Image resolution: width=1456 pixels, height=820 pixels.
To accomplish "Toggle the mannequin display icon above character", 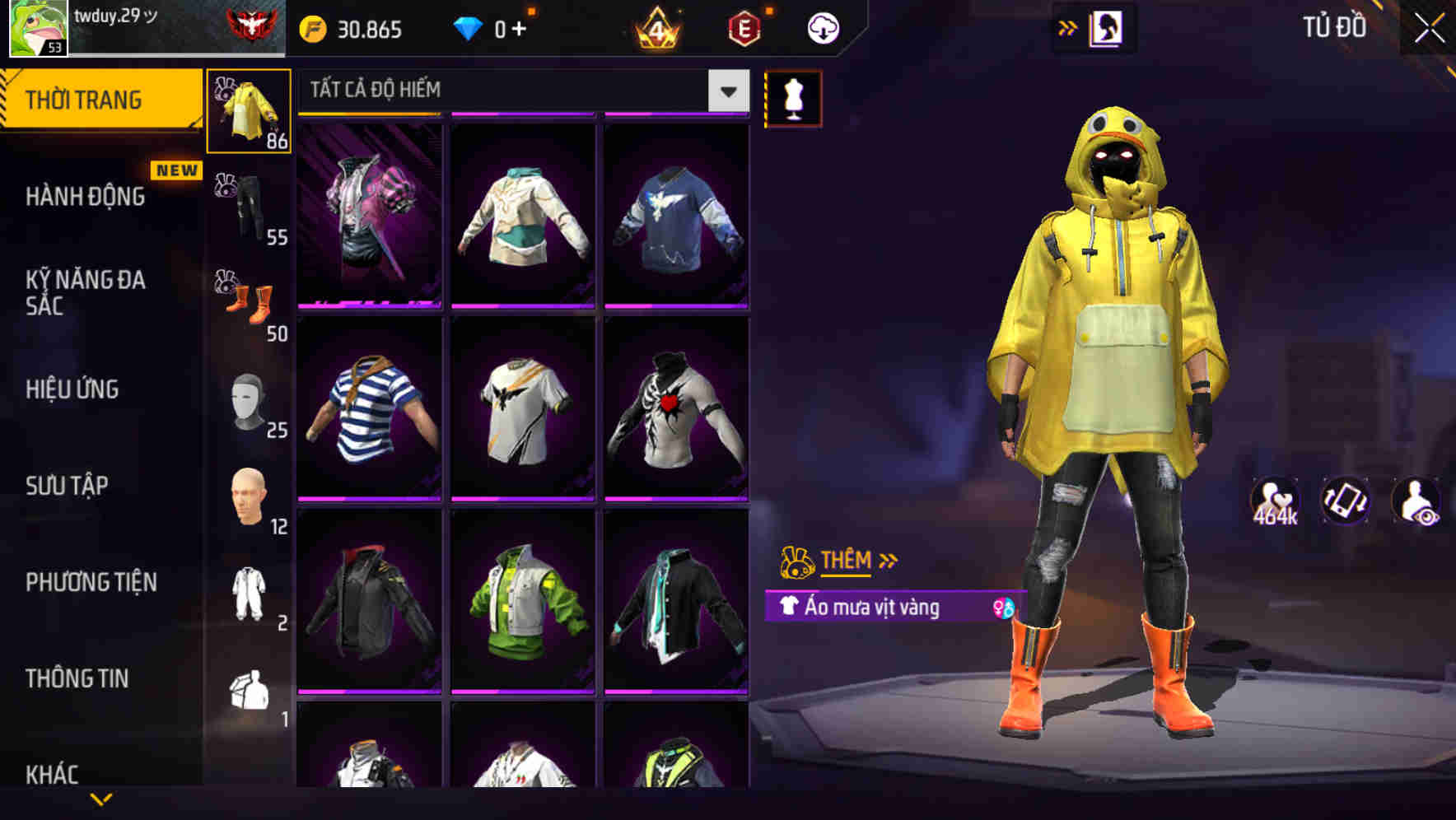I will coord(793,98).
